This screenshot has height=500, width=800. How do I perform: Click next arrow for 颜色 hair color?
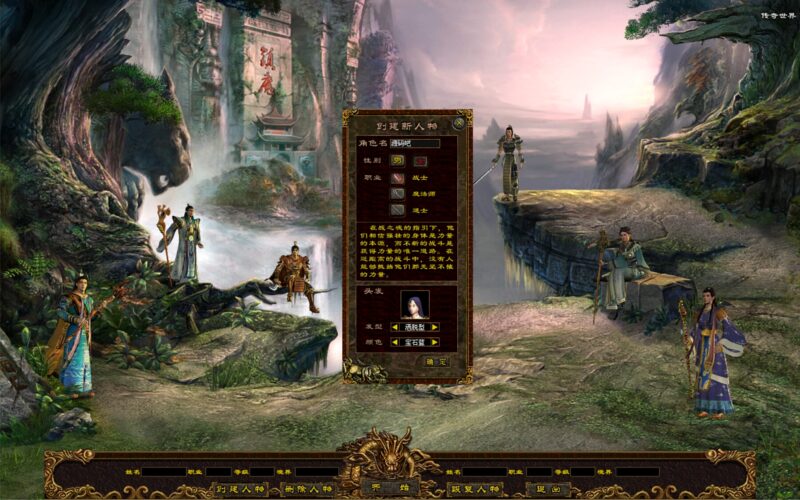click(x=436, y=341)
